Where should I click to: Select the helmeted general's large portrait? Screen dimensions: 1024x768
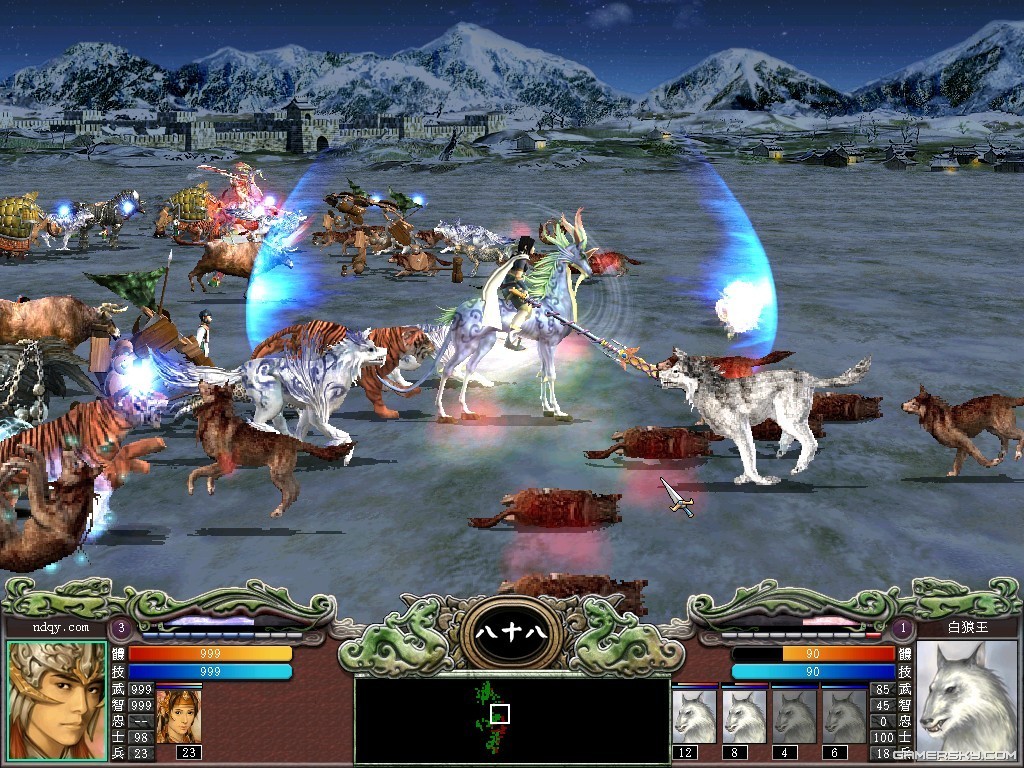click(56, 699)
